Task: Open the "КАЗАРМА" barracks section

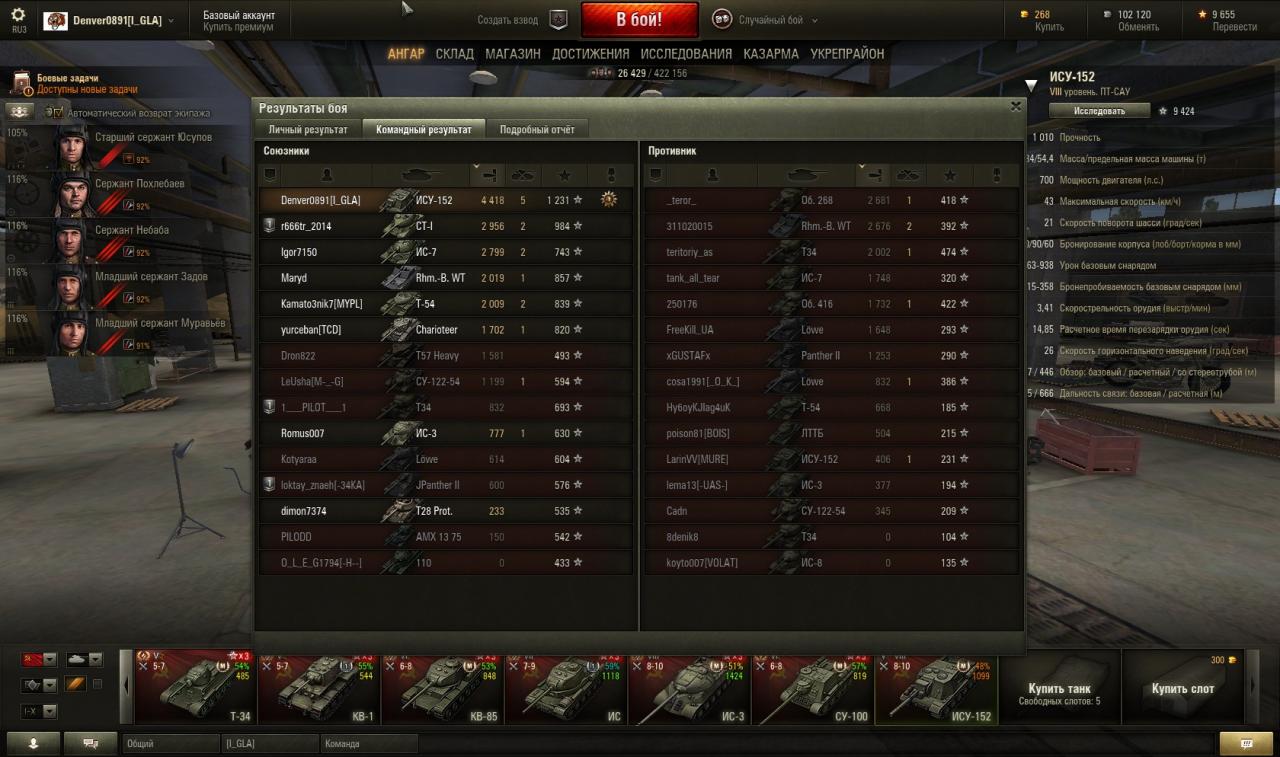Action: coord(771,54)
